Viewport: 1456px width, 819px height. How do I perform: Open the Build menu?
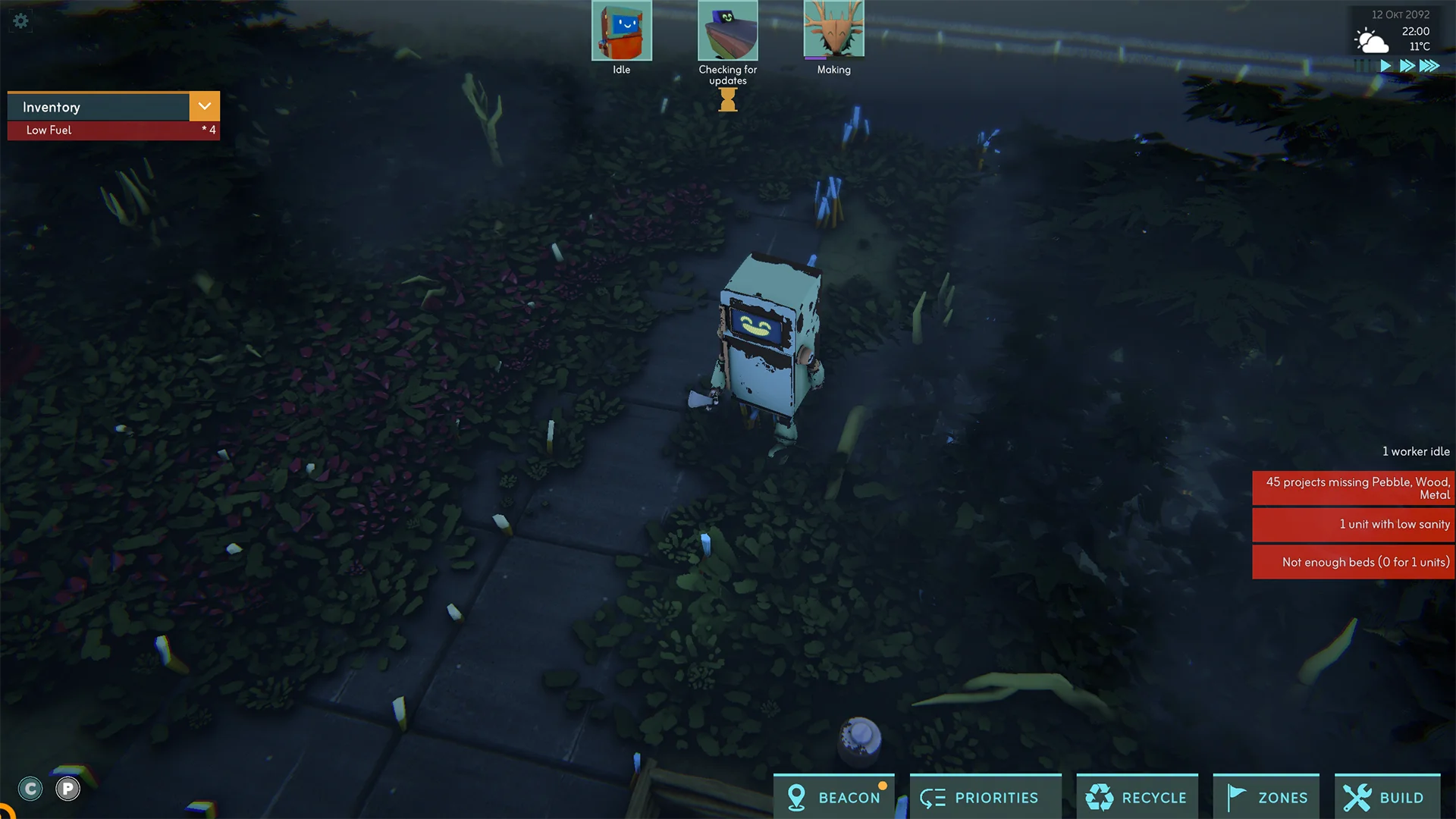click(x=1387, y=797)
